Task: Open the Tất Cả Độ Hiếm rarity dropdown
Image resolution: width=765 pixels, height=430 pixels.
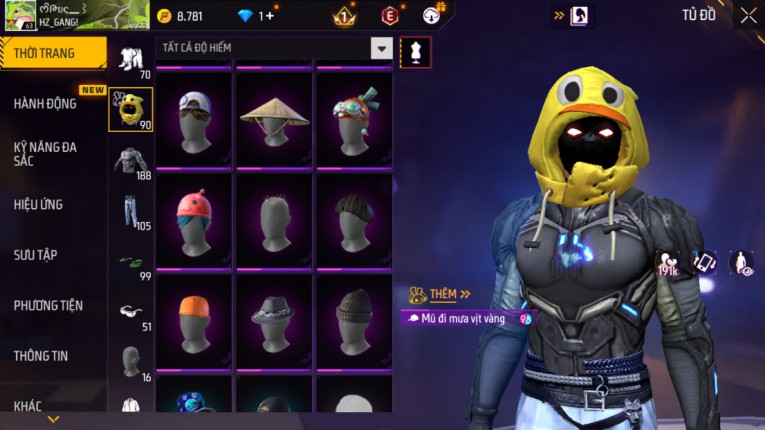Action: pos(382,48)
